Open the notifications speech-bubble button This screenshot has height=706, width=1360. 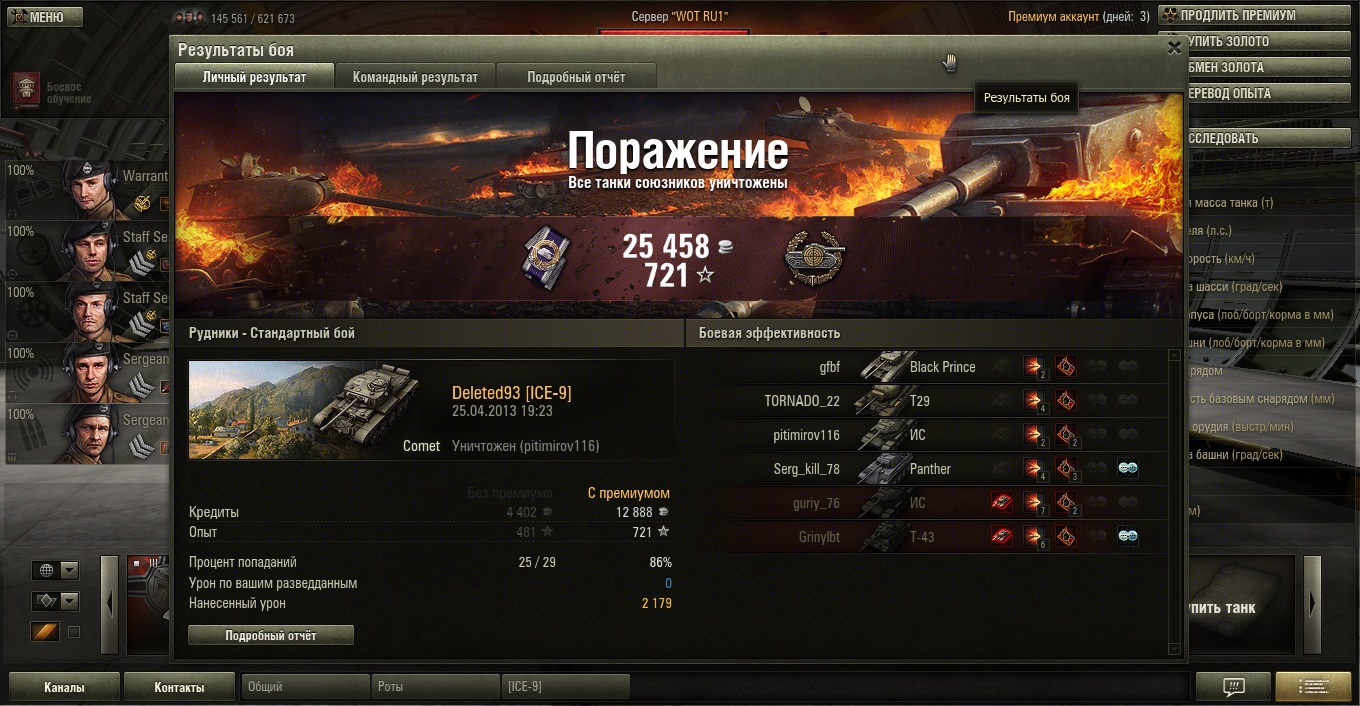(x=1234, y=687)
